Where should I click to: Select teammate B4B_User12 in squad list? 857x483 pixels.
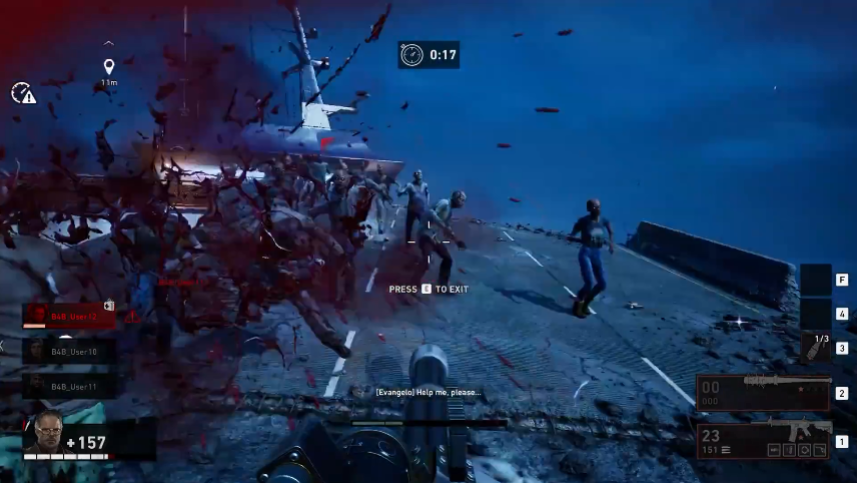[x=70, y=316]
